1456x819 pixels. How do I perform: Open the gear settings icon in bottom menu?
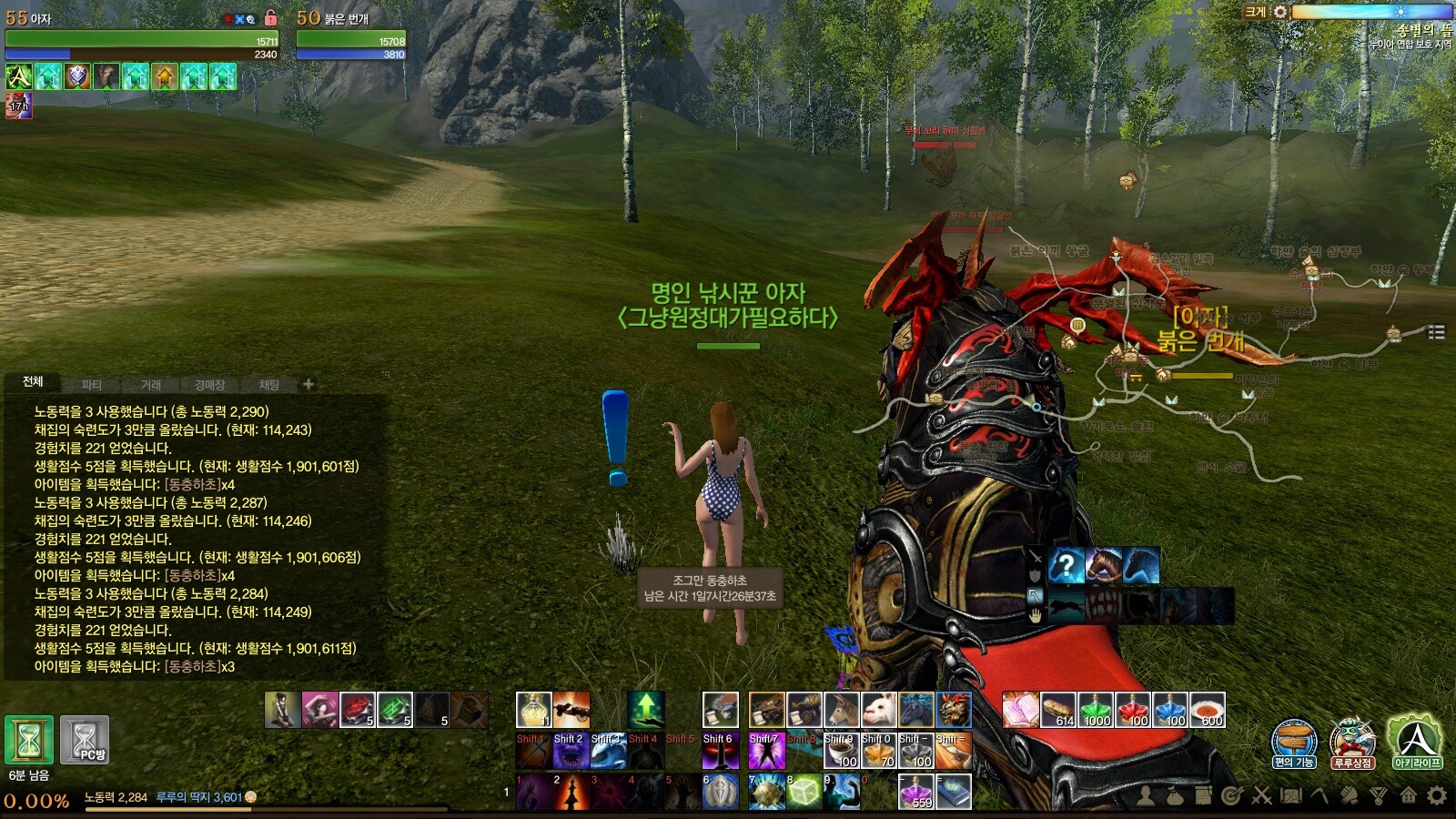click(1437, 796)
